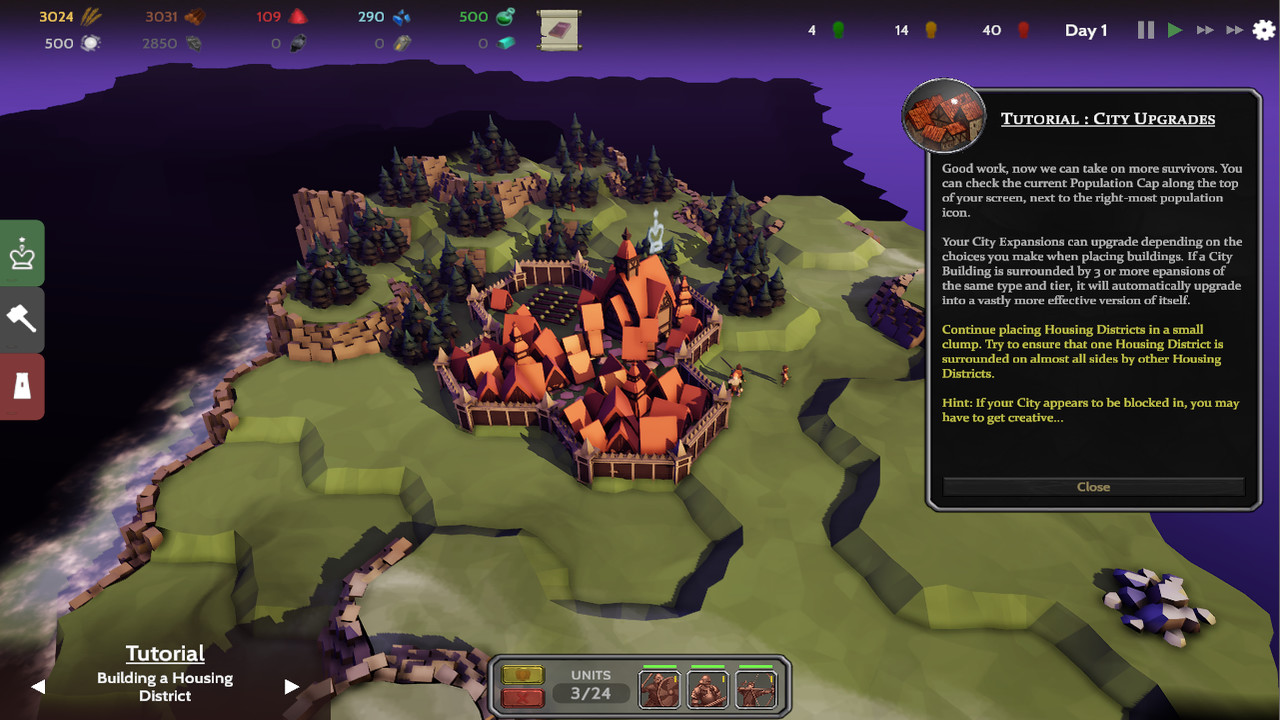Resume normal speed with the green play button
This screenshot has width=1280, height=720.
pos(1175,30)
